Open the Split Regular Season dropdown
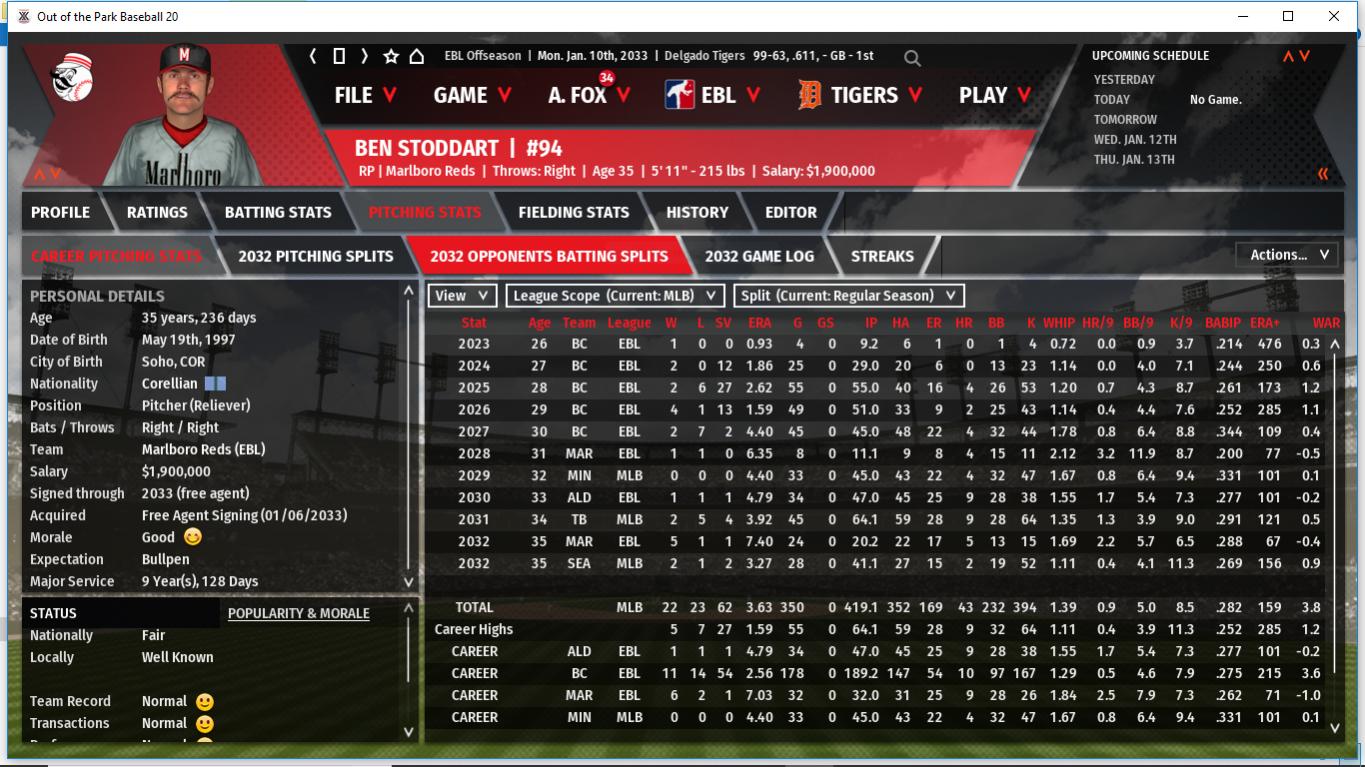 [x=849, y=295]
